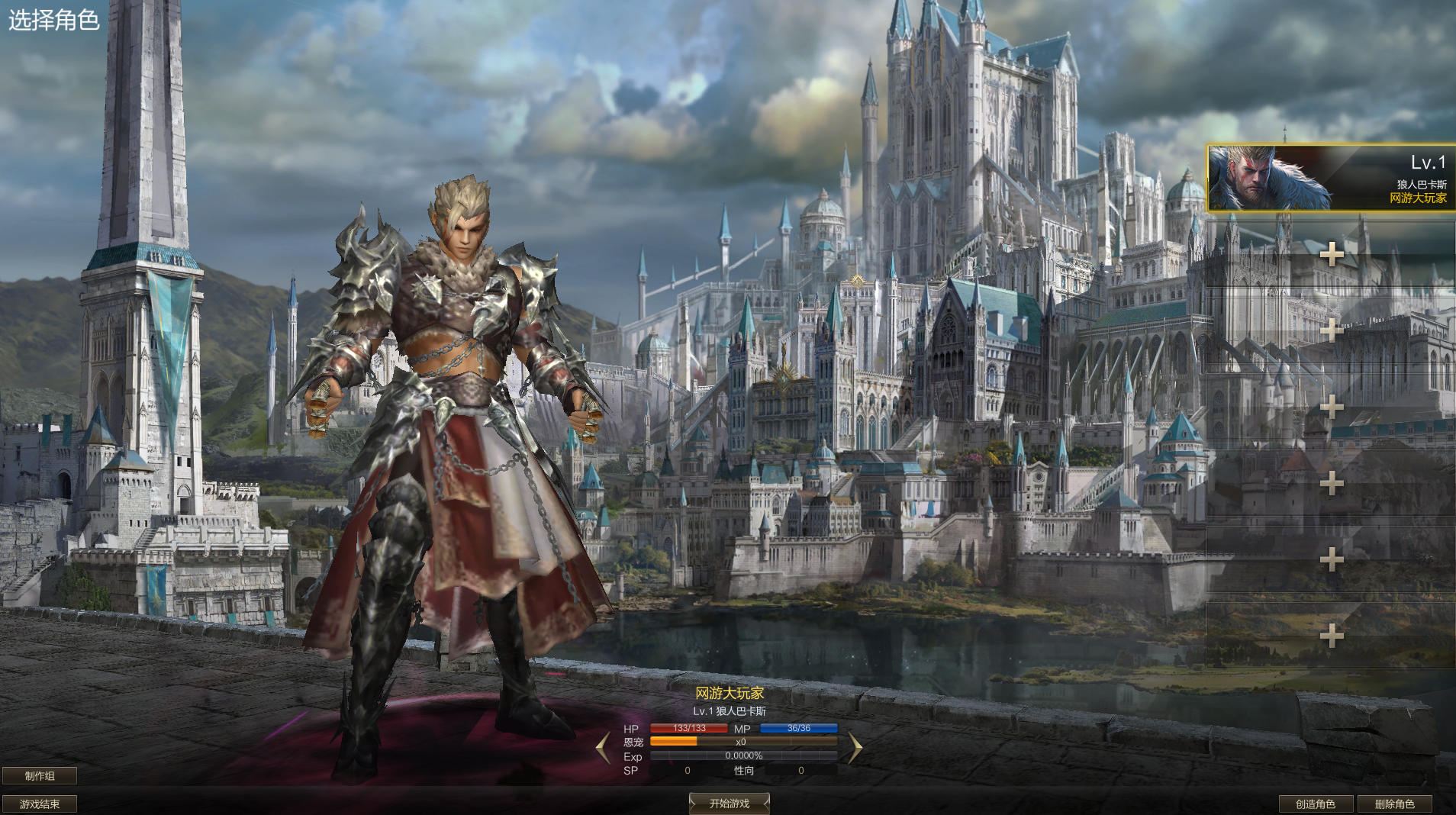
Task: Click the right arrow beside the stats panel
Action: pos(855,748)
